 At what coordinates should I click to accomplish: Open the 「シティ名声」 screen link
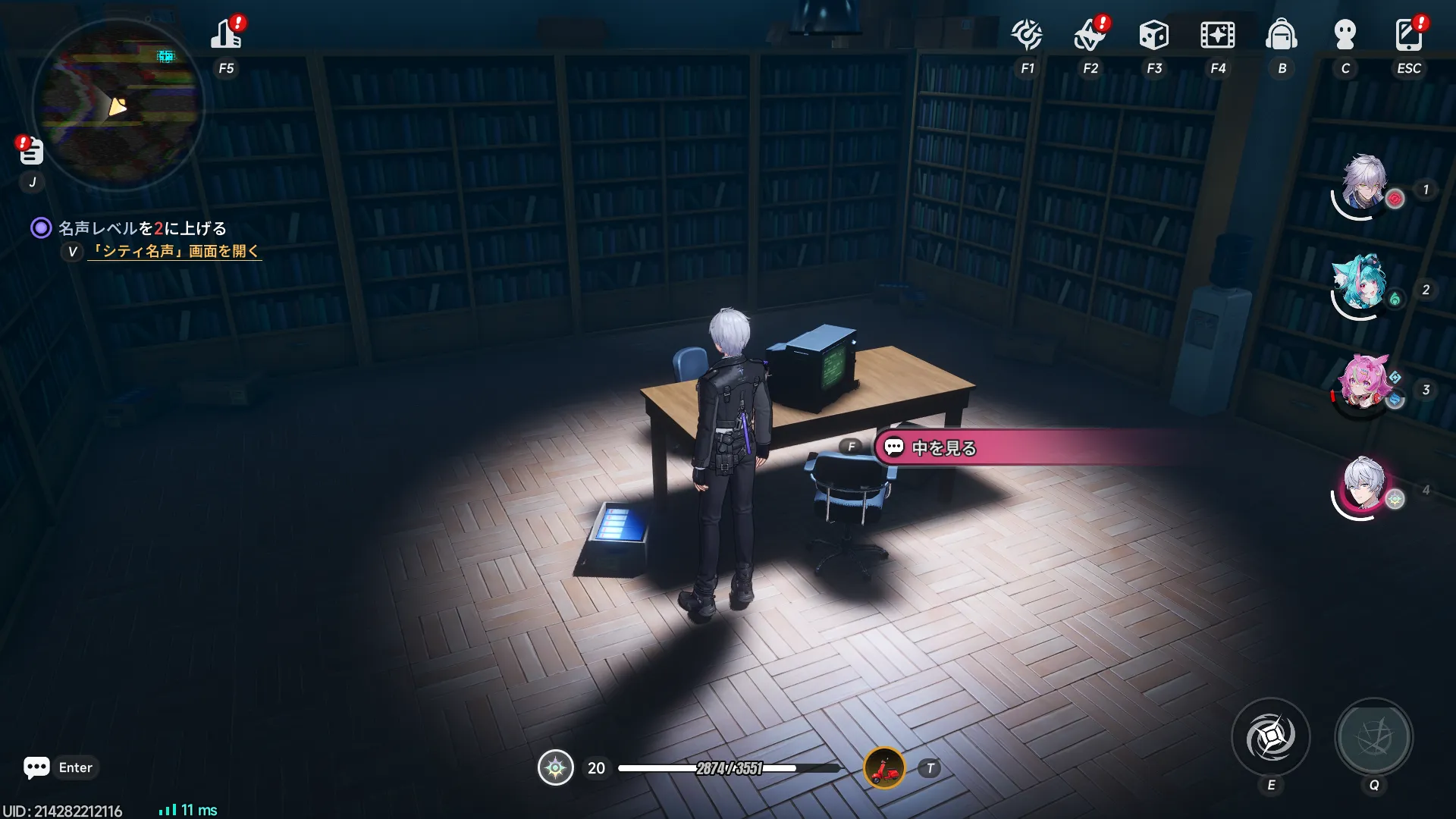click(174, 251)
